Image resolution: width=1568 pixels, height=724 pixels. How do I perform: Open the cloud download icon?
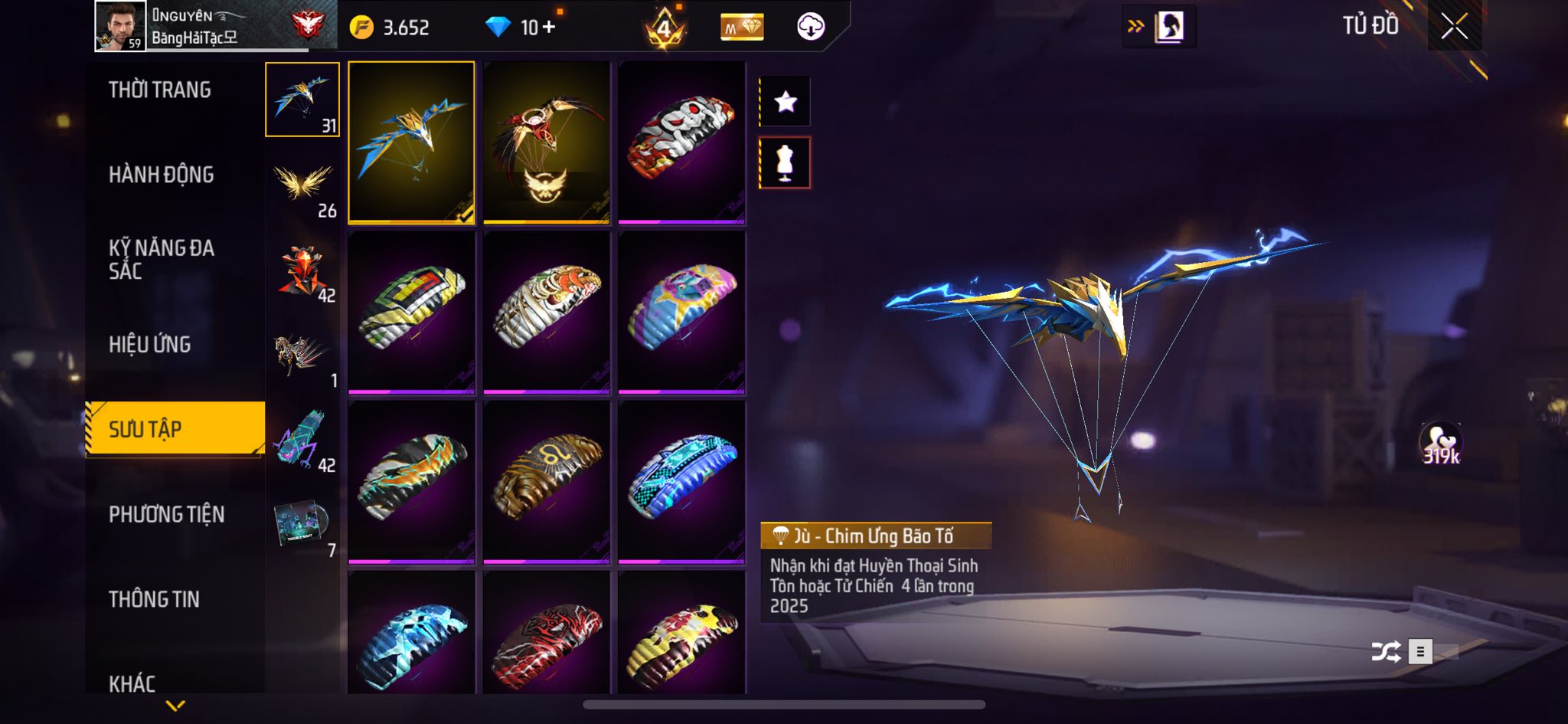click(811, 27)
